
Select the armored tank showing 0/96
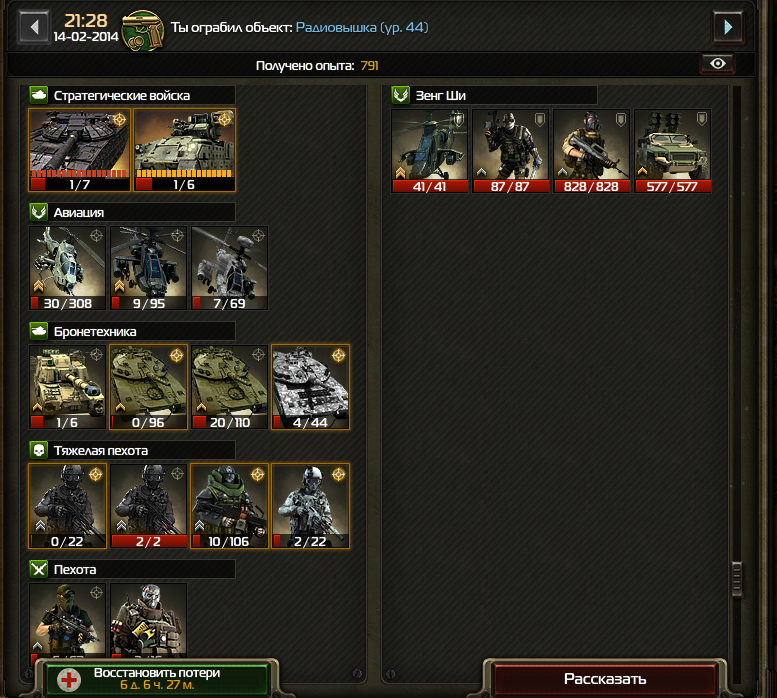tap(148, 386)
